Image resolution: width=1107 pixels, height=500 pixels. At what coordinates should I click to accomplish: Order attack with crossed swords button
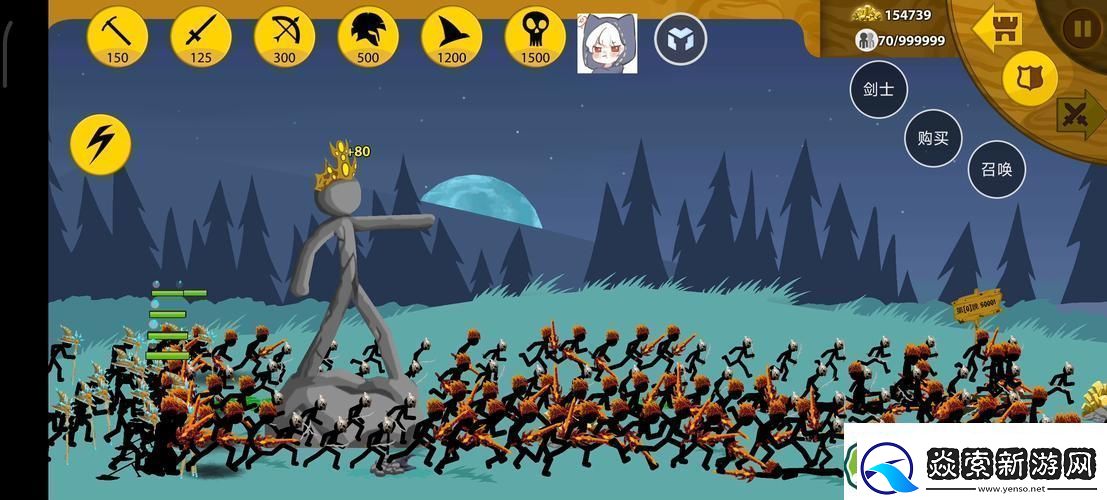click(1079, 114)
